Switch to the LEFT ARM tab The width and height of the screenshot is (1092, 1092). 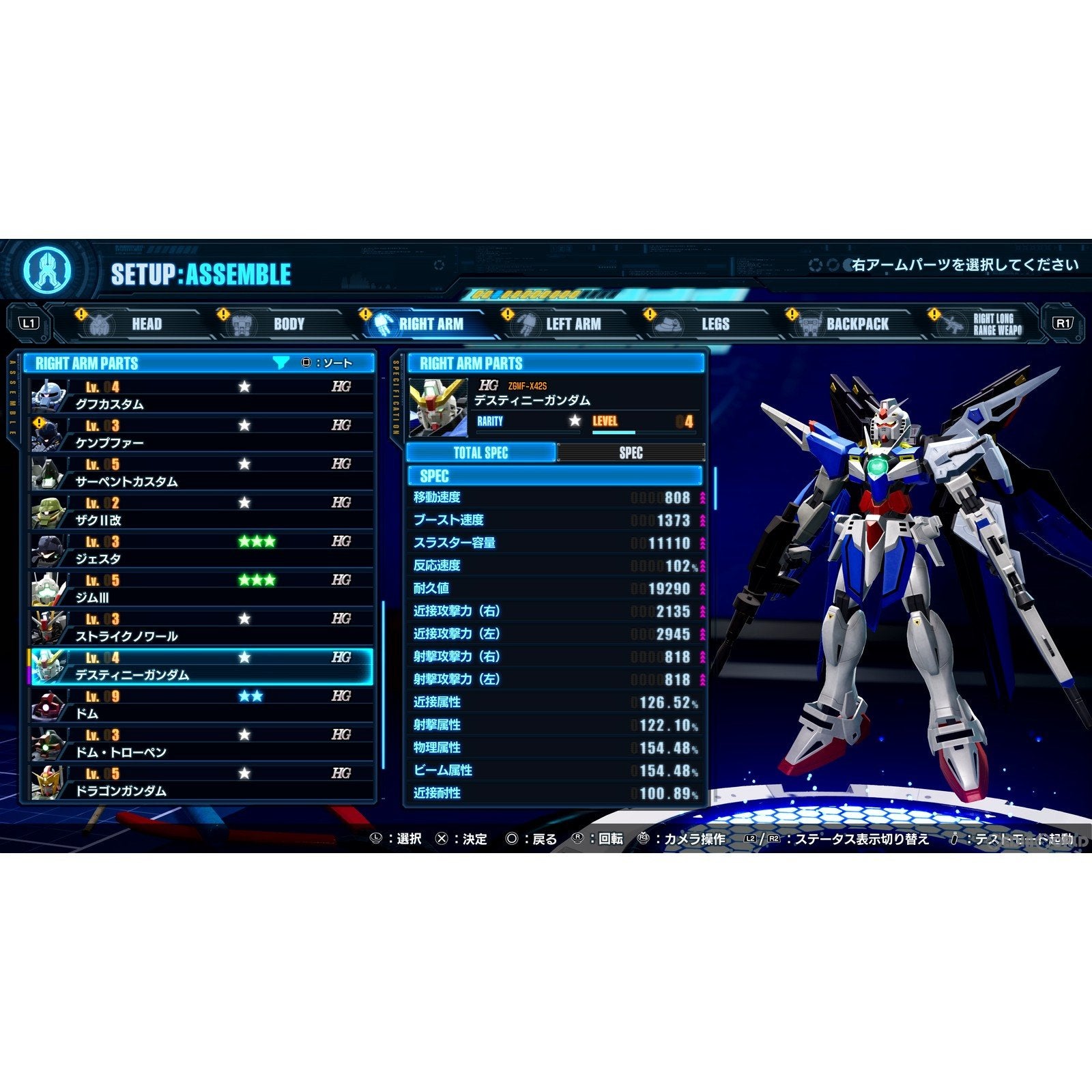(x=573, y=324)
